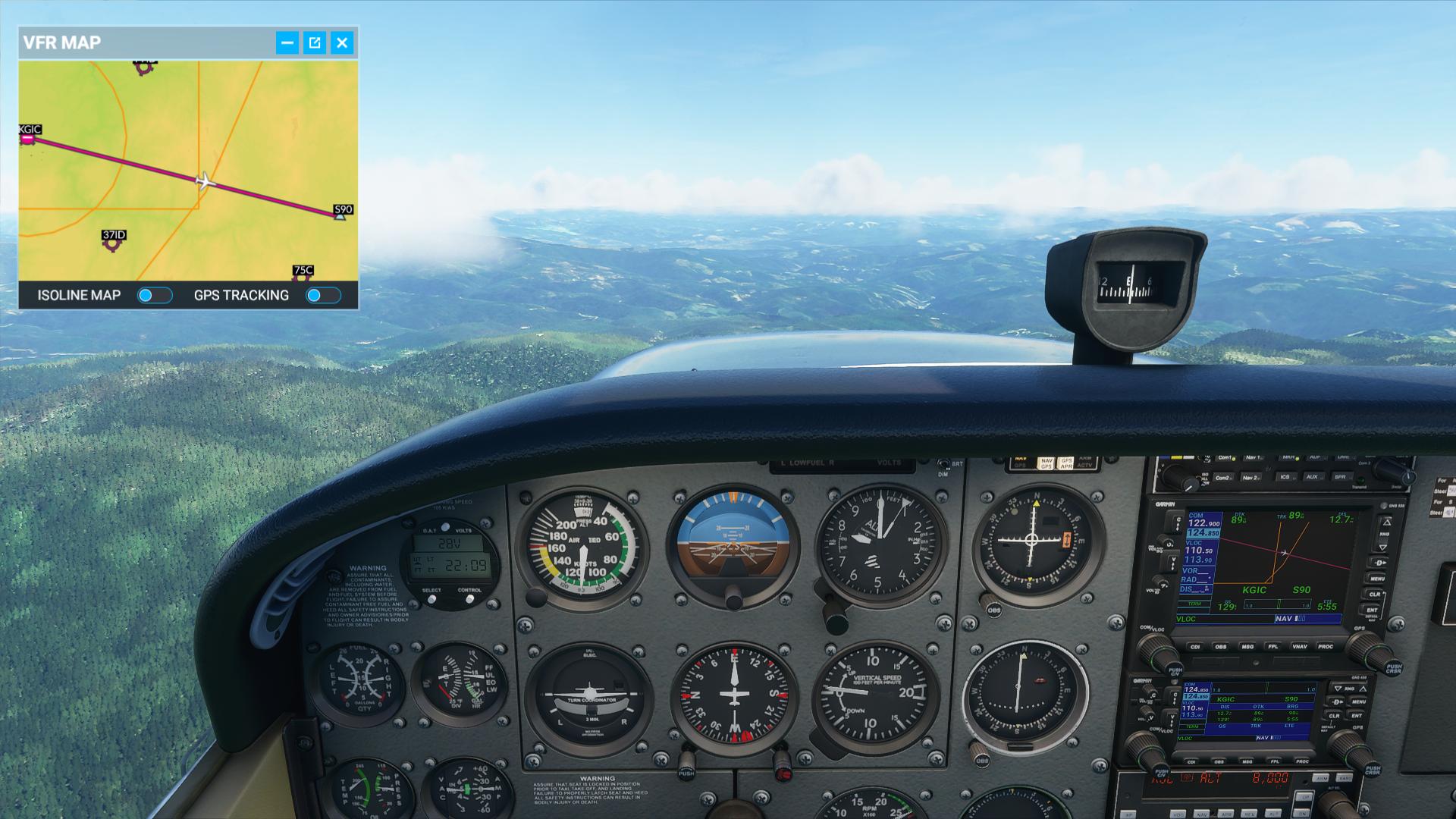Minimize the VFR Map window

coord(287,42)
